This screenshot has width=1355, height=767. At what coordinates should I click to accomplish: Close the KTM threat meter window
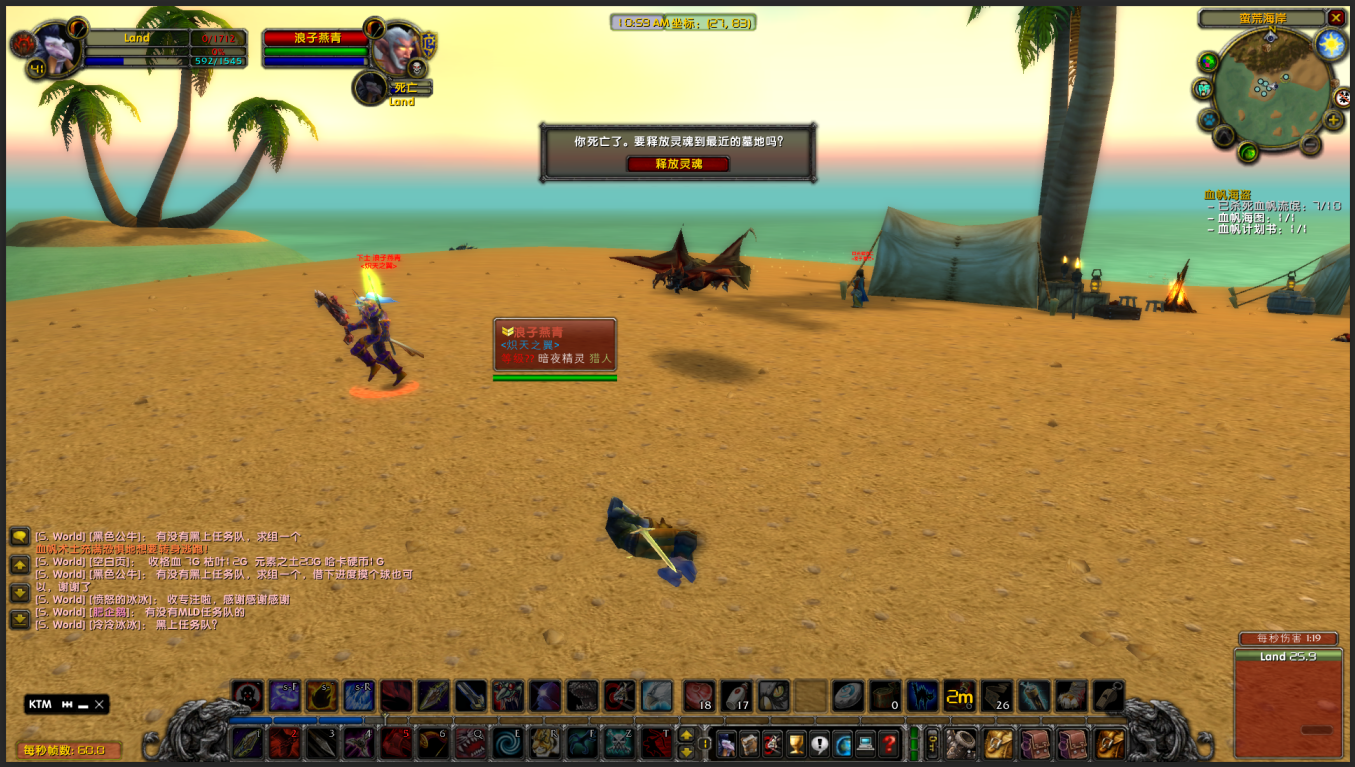pyautogui.click(x=99, y=704)
